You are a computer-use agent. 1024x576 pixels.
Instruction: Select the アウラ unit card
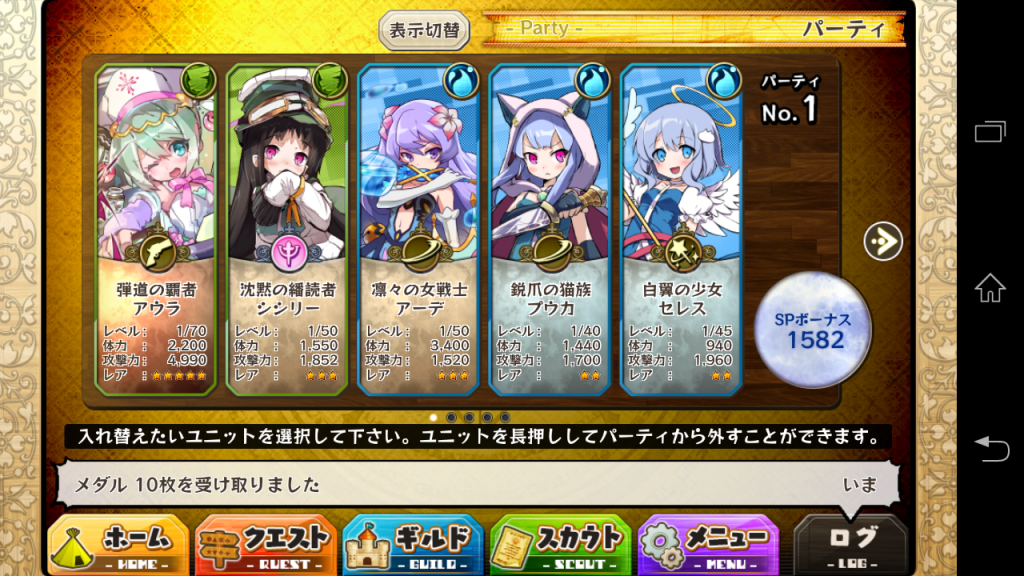tap(155, 228)
